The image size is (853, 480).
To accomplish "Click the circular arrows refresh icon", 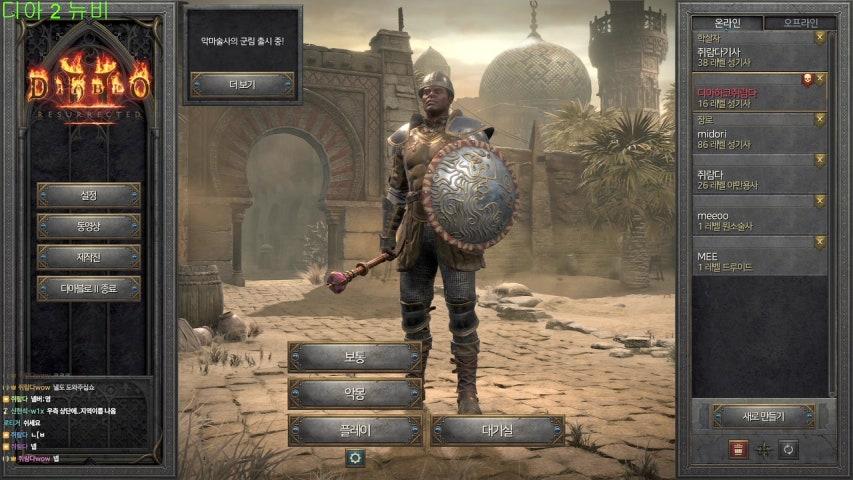I will click(x=789, y=449).
